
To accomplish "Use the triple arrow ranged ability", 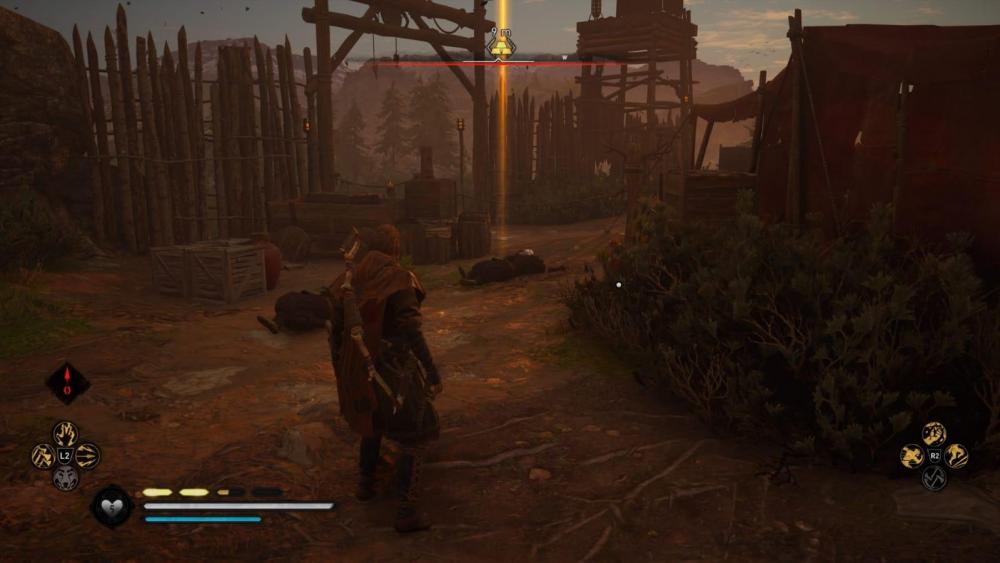I will (x=87, y=455).
